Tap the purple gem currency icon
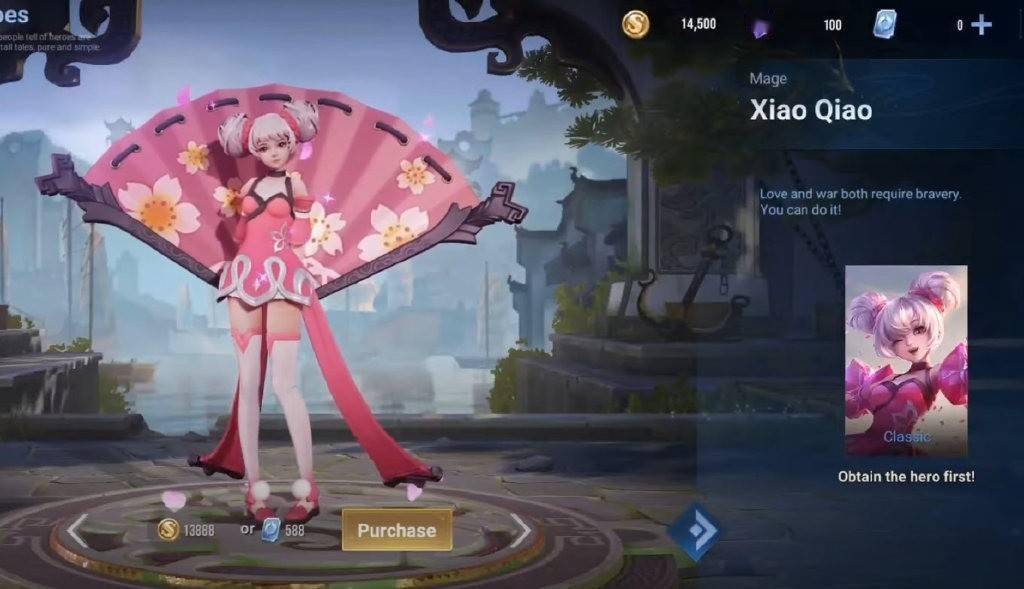Image resolution: width=1024 pixels, height=589 pixels. [760, 27]
